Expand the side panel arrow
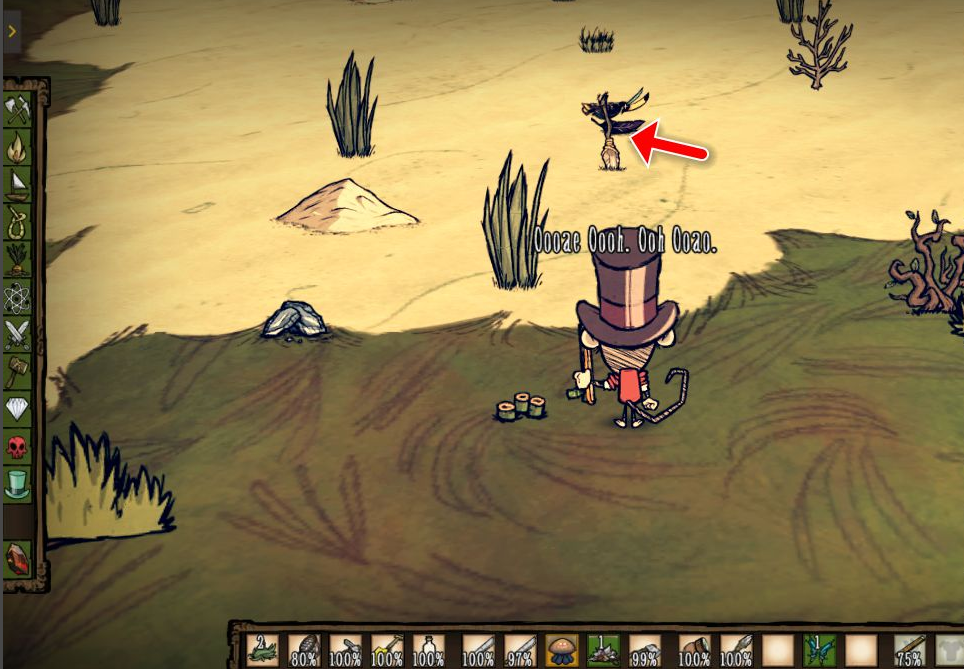This screenshot has width=964, height=669. 12,32
